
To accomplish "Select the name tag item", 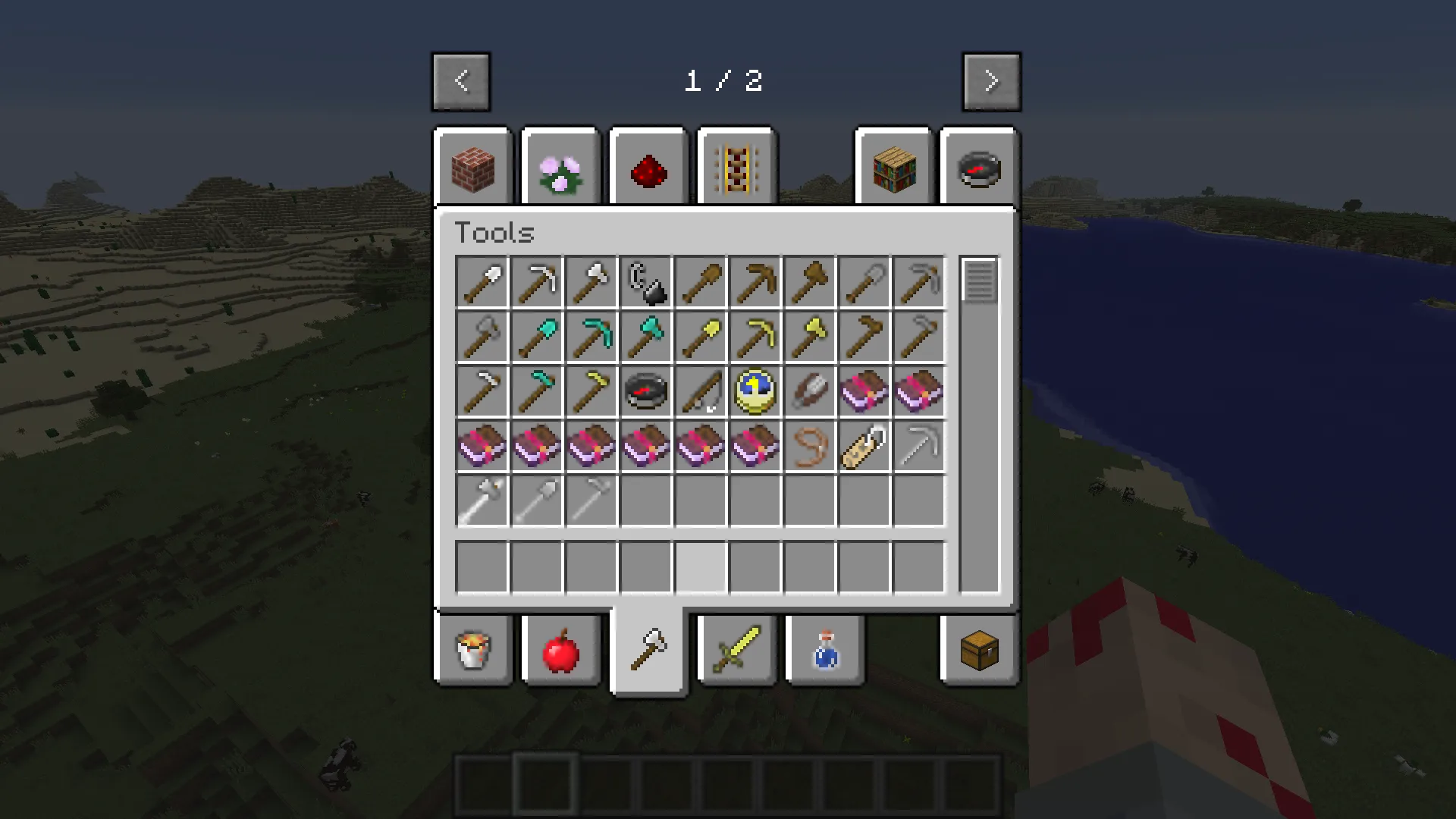I will [864, 445].
